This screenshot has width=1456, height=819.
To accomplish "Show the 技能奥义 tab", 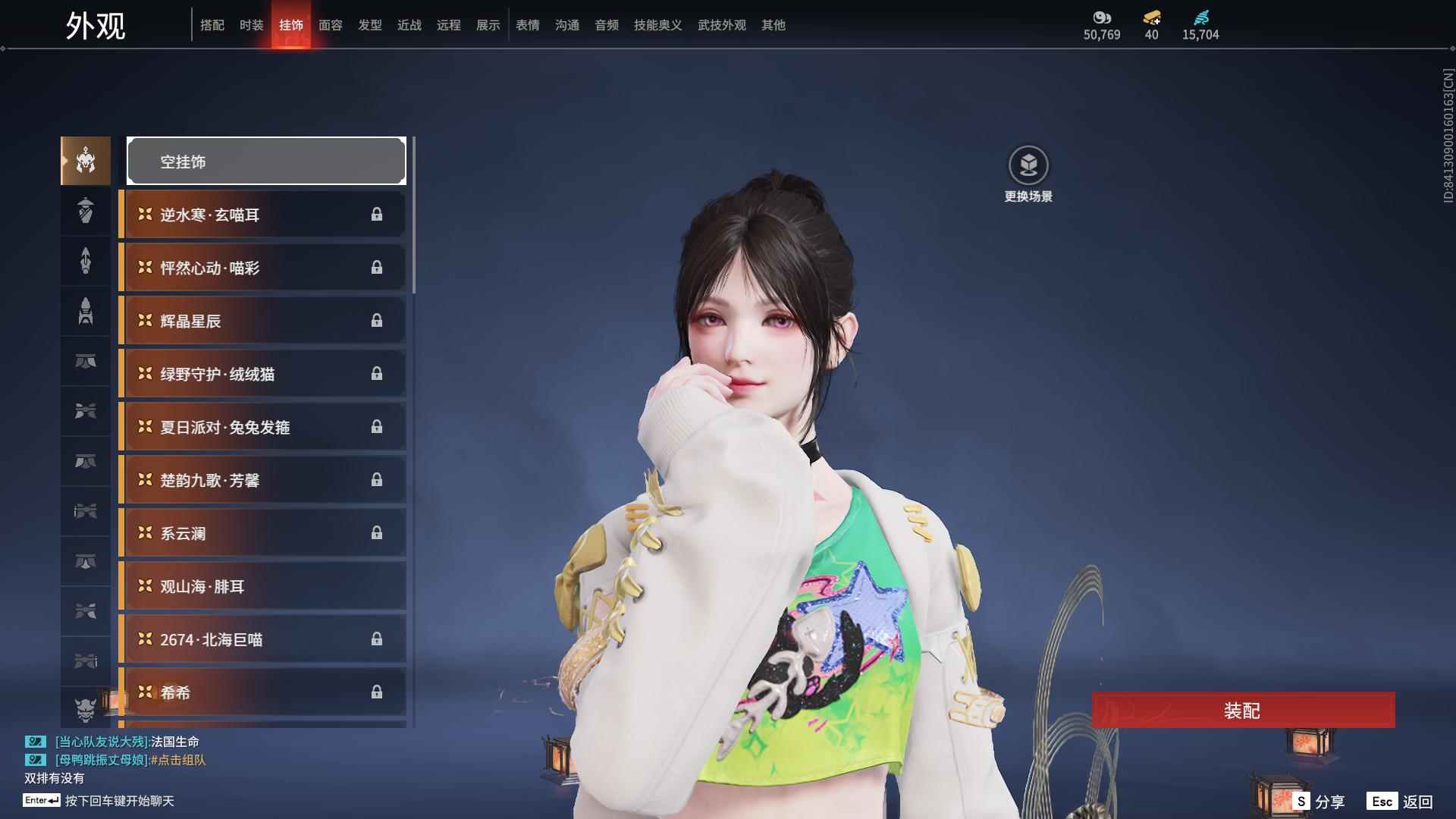I will click(658, 25).
